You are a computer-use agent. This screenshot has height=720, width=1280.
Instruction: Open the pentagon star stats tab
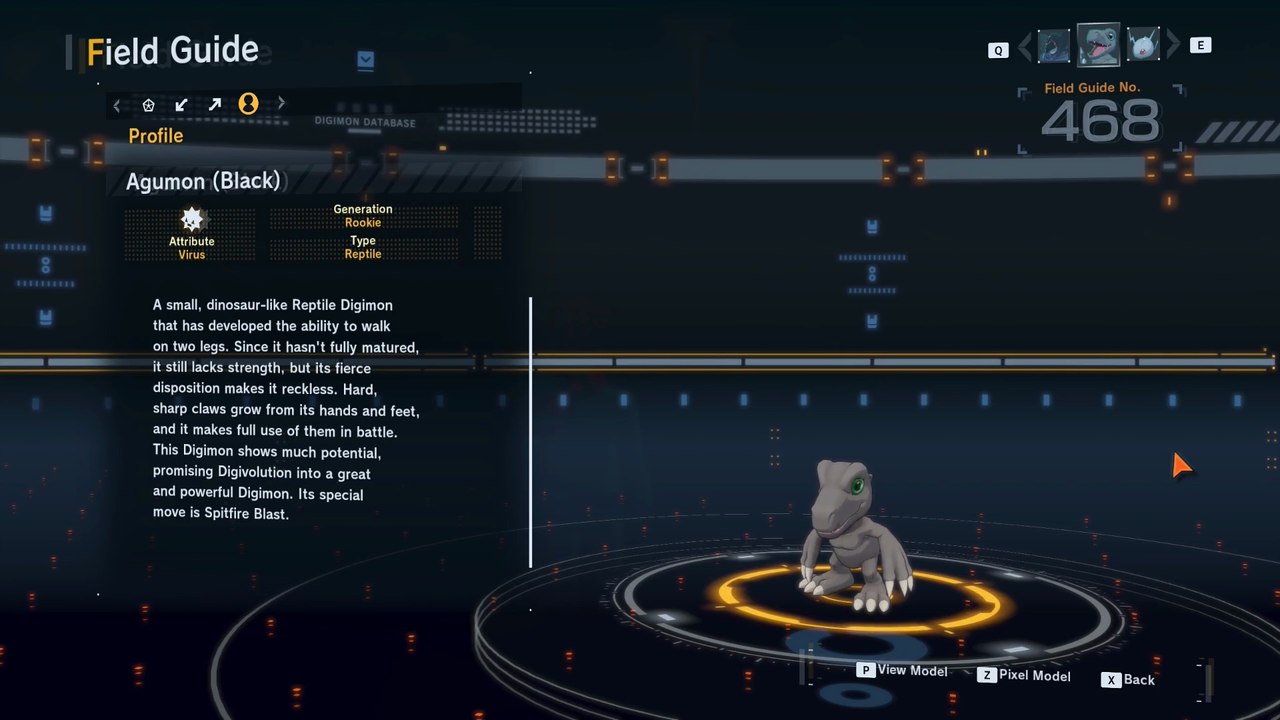tap(148, 104)
